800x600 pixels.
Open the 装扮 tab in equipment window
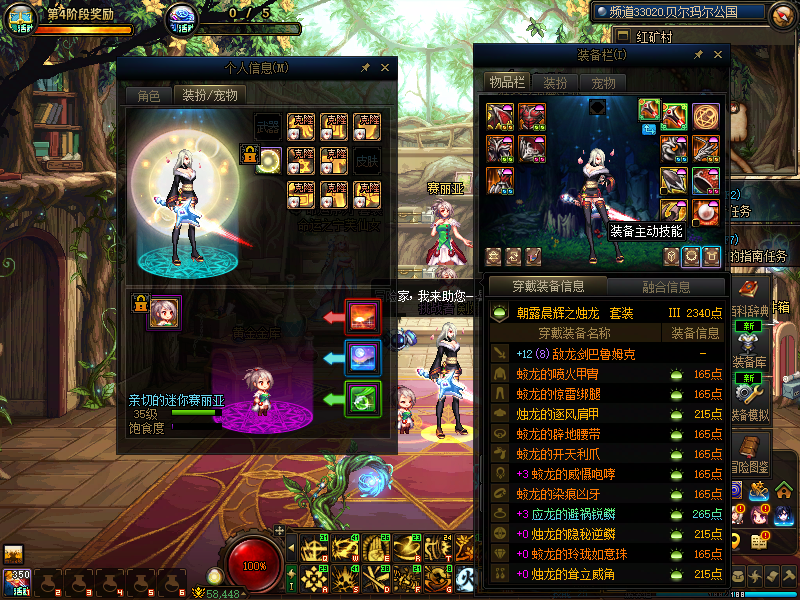[x=555, y=83]
